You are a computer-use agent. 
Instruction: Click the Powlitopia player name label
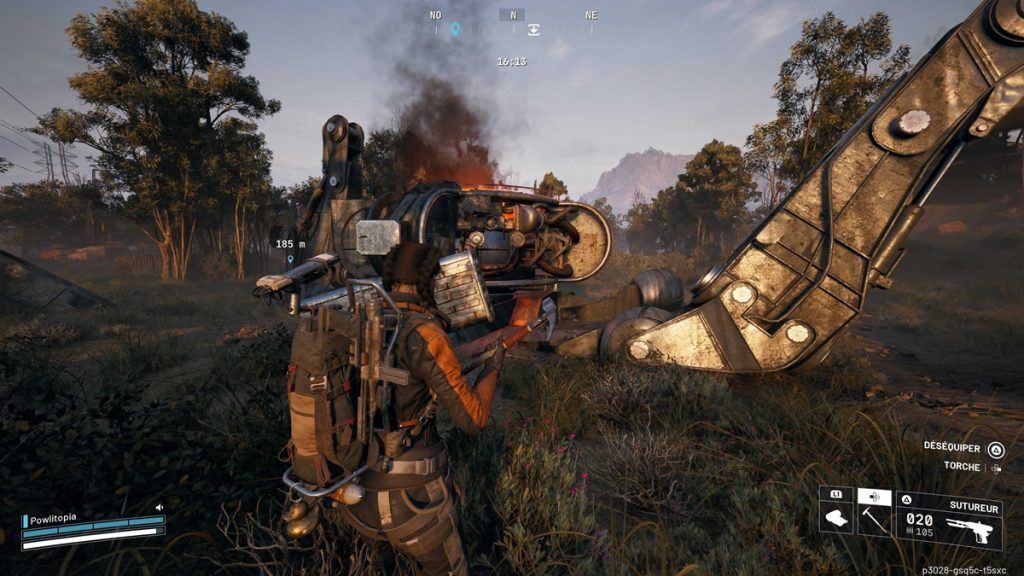[x=54, y=518]
